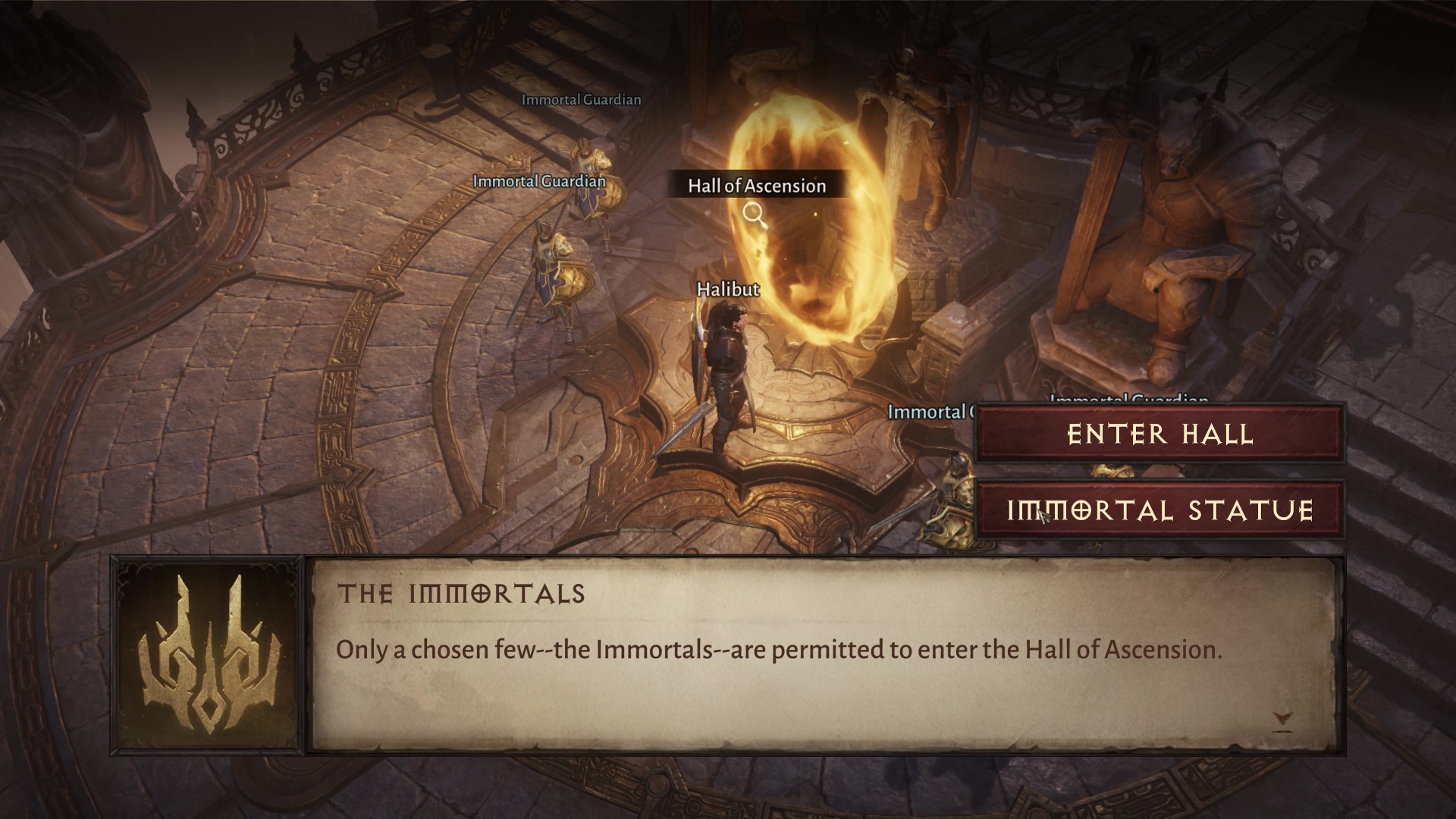Advance dialogue with the arrow indicator
This screenshot has width=1456, height=819.
click(1282, 719)
